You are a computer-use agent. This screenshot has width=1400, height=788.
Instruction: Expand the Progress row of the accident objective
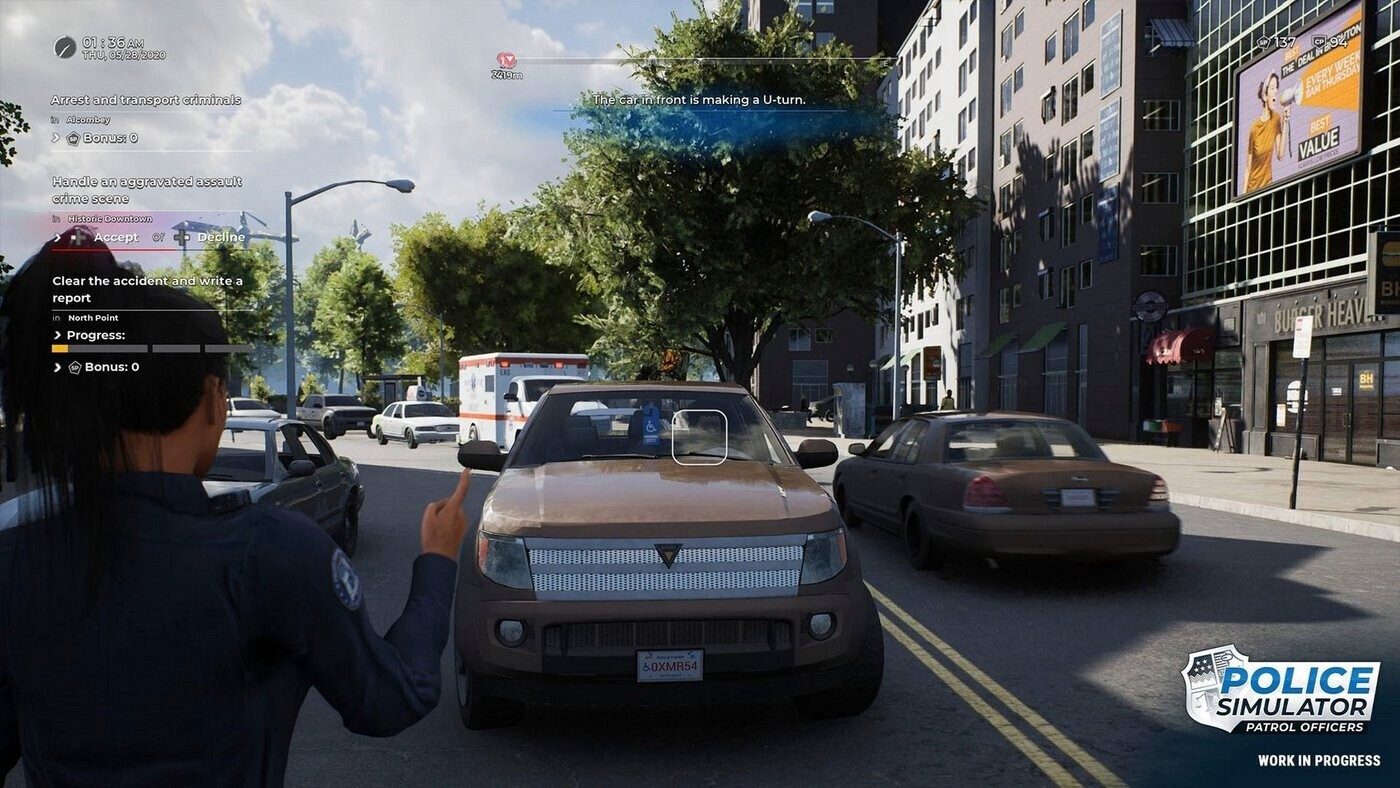point(58,335)
